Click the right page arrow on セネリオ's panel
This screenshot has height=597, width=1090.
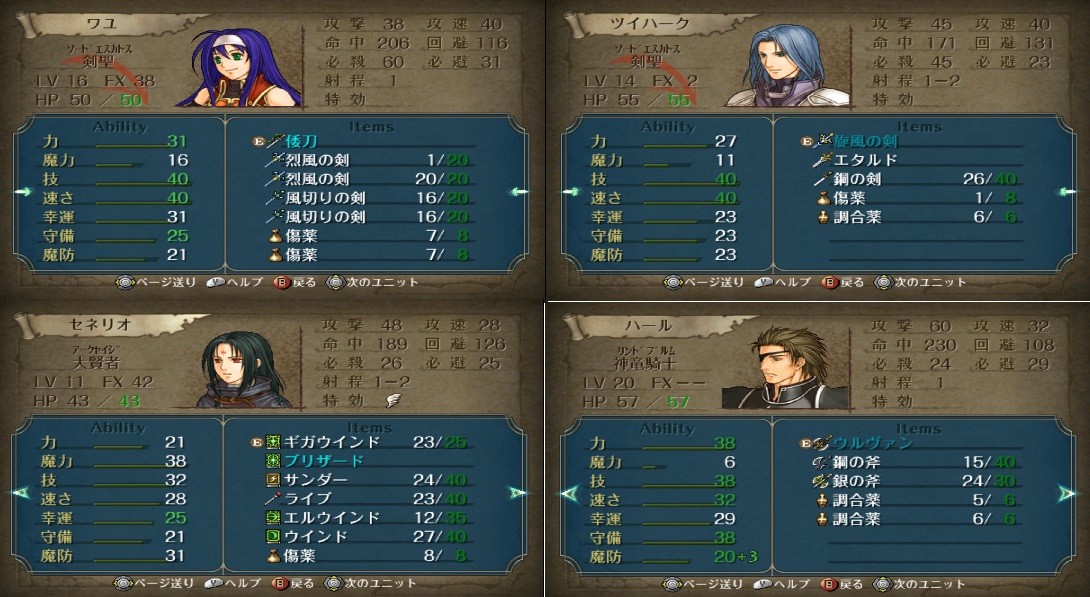tap(517, 492)
